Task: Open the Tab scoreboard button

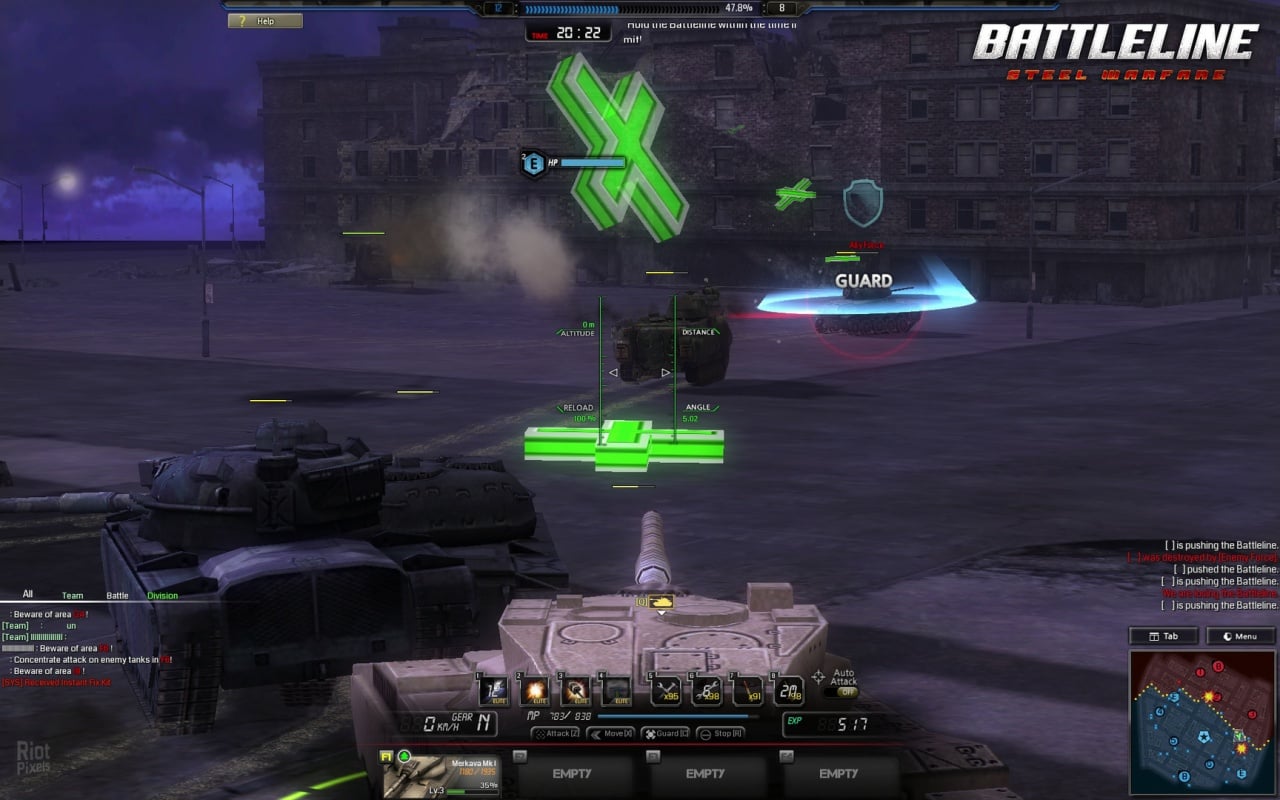Action: click(1163, 636)
